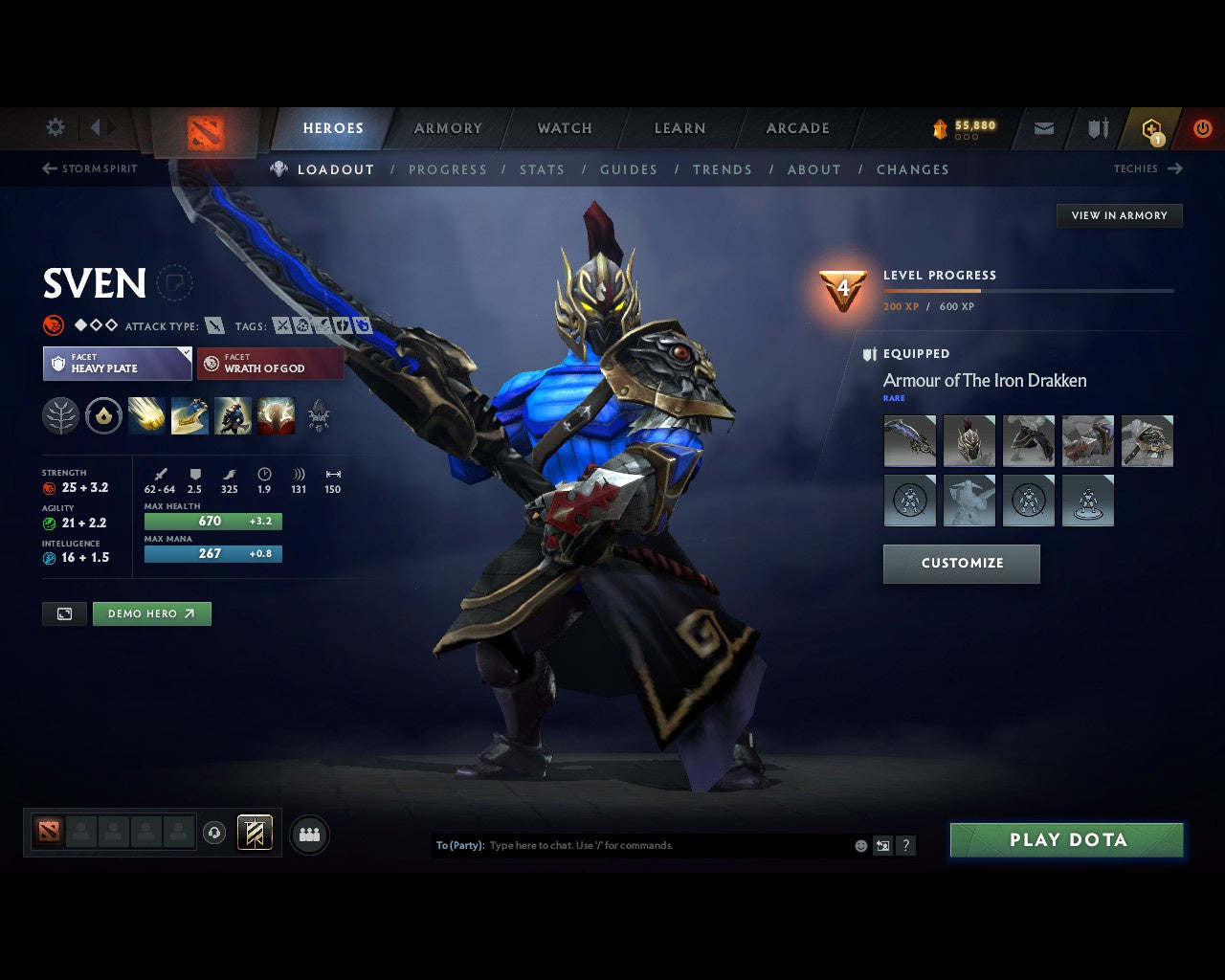The width and height of the screenshot is (1225, 980).
Task: Open the Great Cleave ability icon
Action: pos(189,415)
